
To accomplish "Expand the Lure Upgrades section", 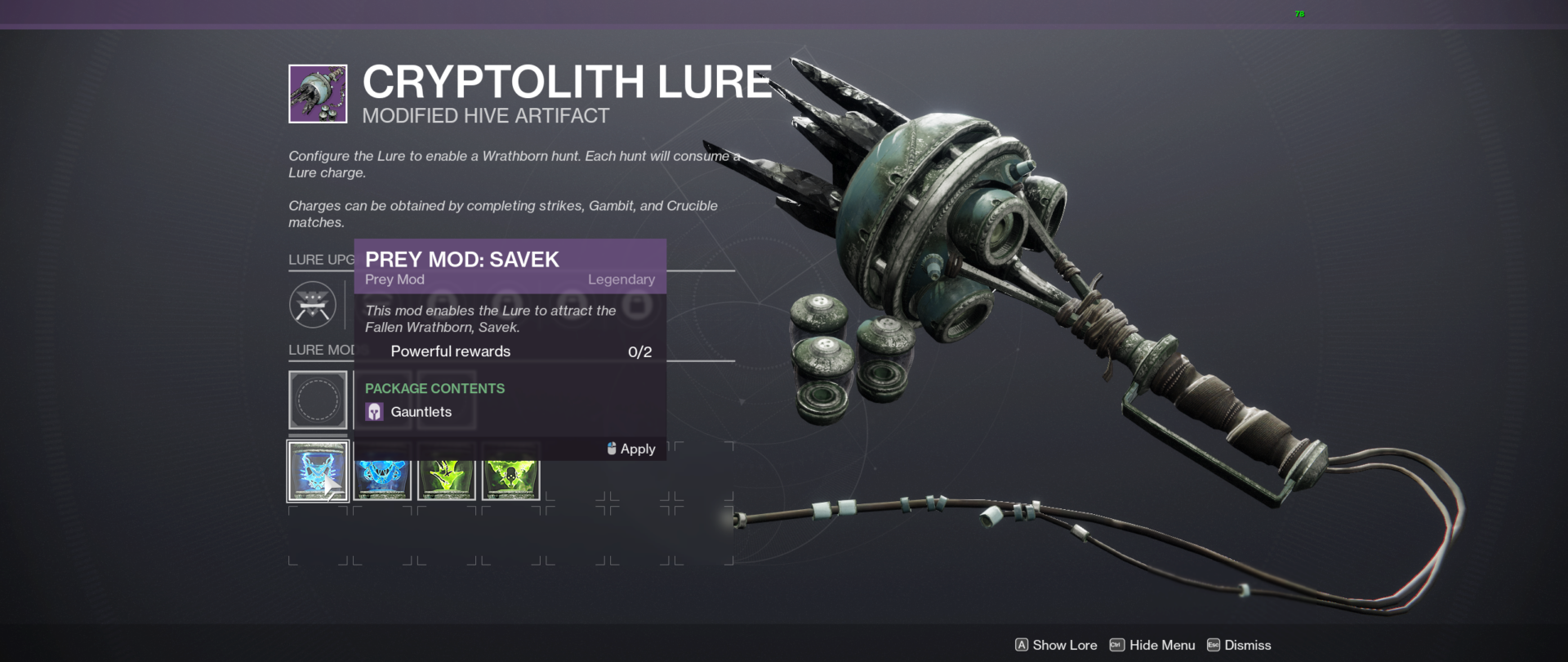I will pos(317,259).
